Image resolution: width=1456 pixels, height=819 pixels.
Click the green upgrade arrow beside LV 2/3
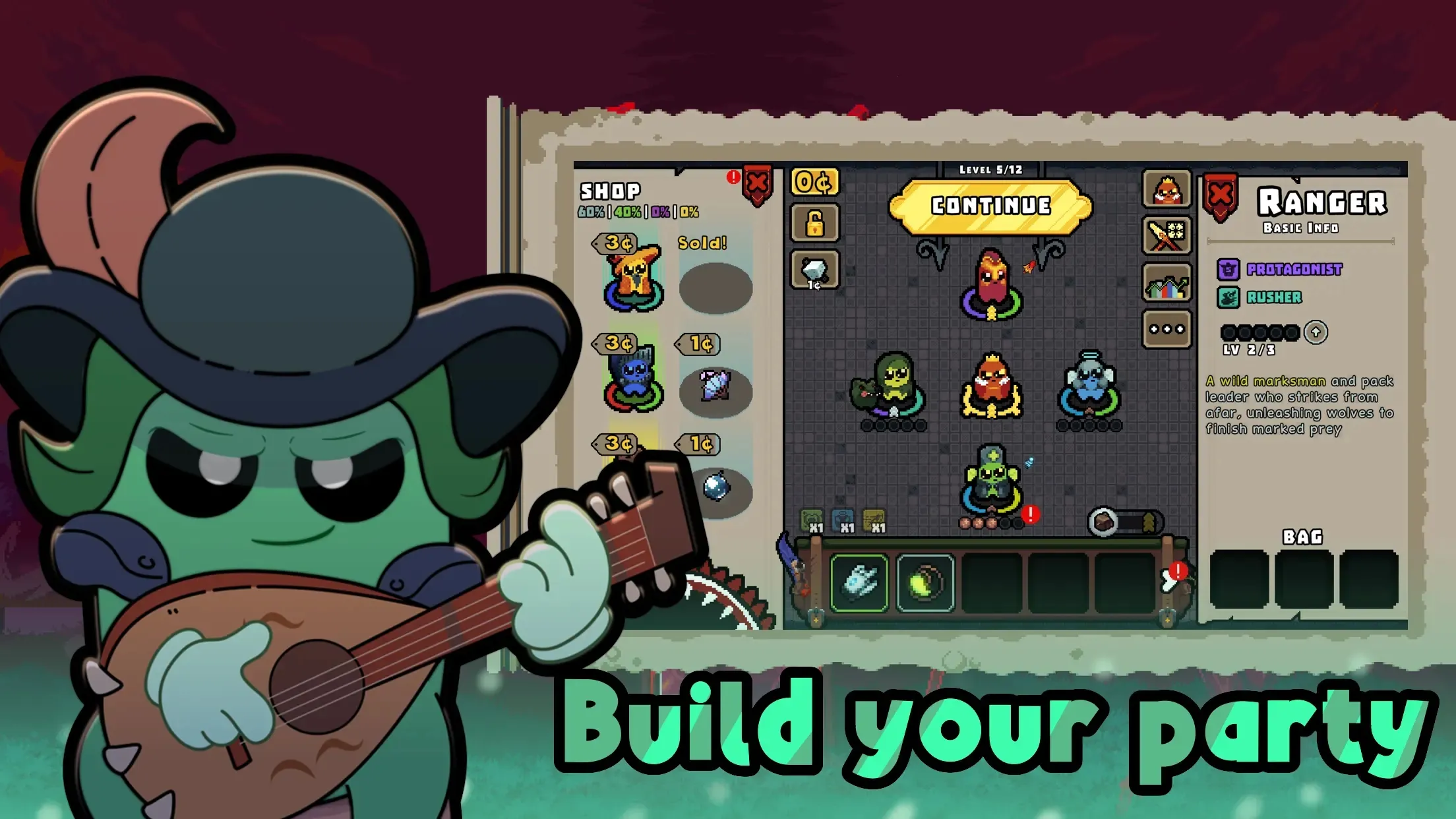(x=1315, y=332)
